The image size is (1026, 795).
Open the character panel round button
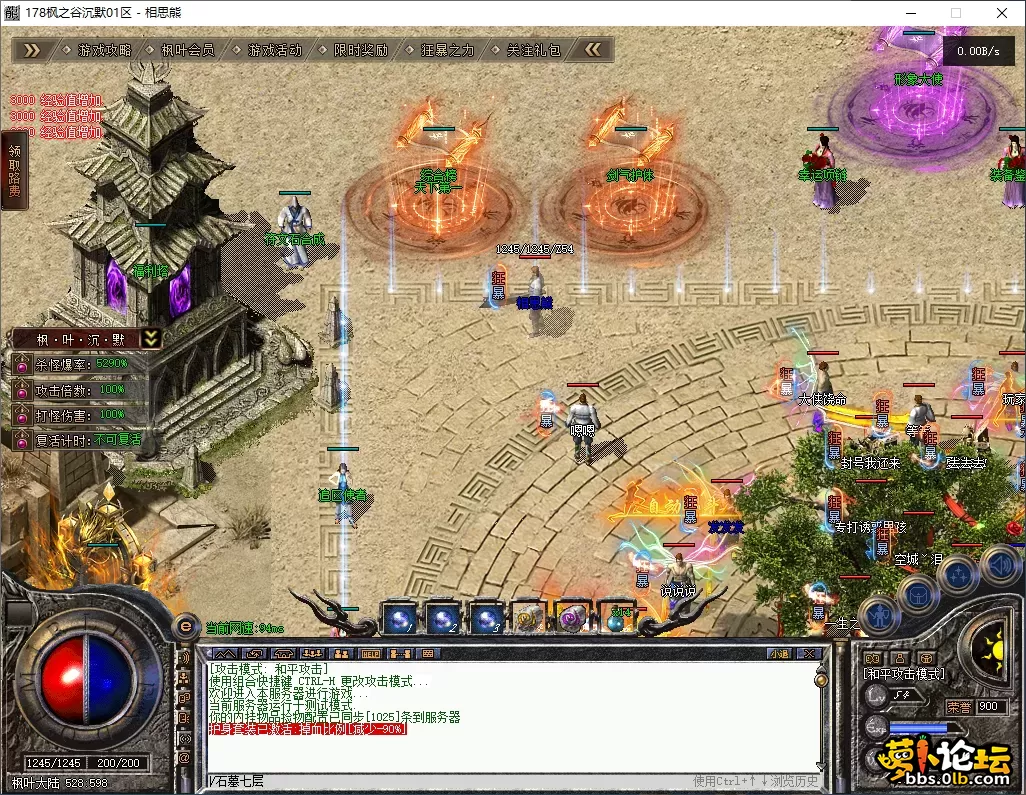point(878,613)
